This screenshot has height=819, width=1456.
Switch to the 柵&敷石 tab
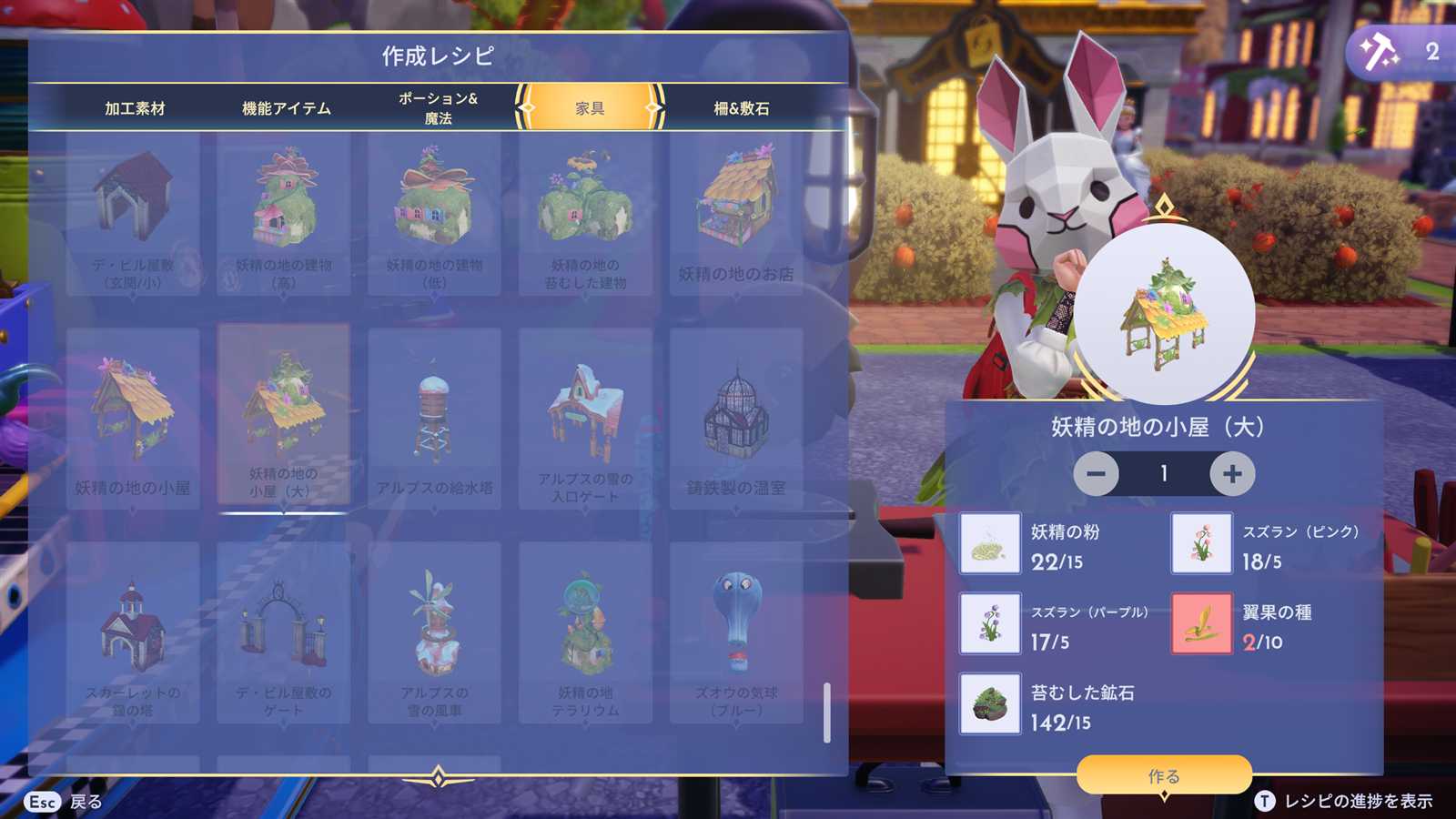(x=741, y=108)
